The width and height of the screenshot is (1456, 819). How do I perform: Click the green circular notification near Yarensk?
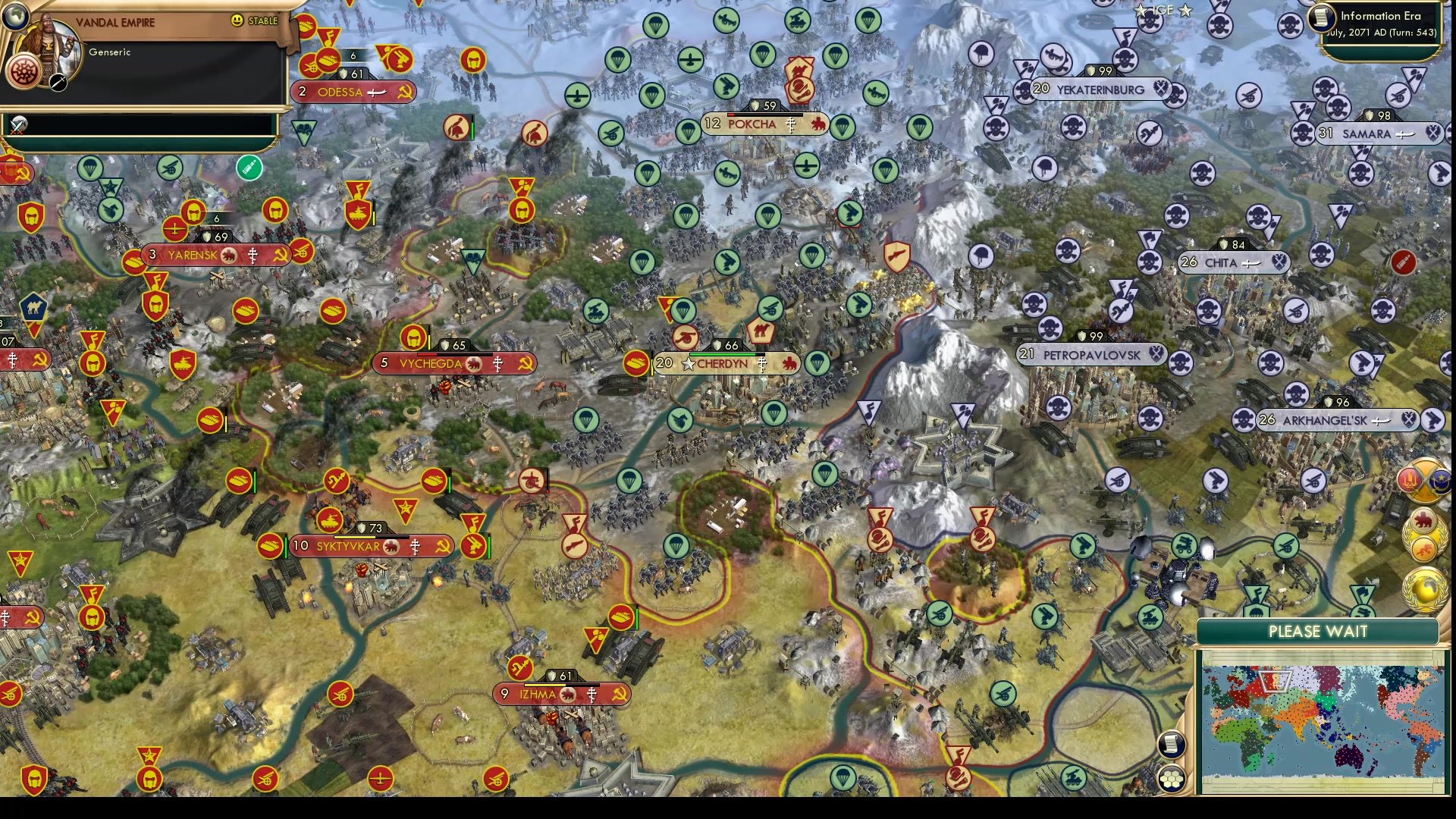(249, 168)
